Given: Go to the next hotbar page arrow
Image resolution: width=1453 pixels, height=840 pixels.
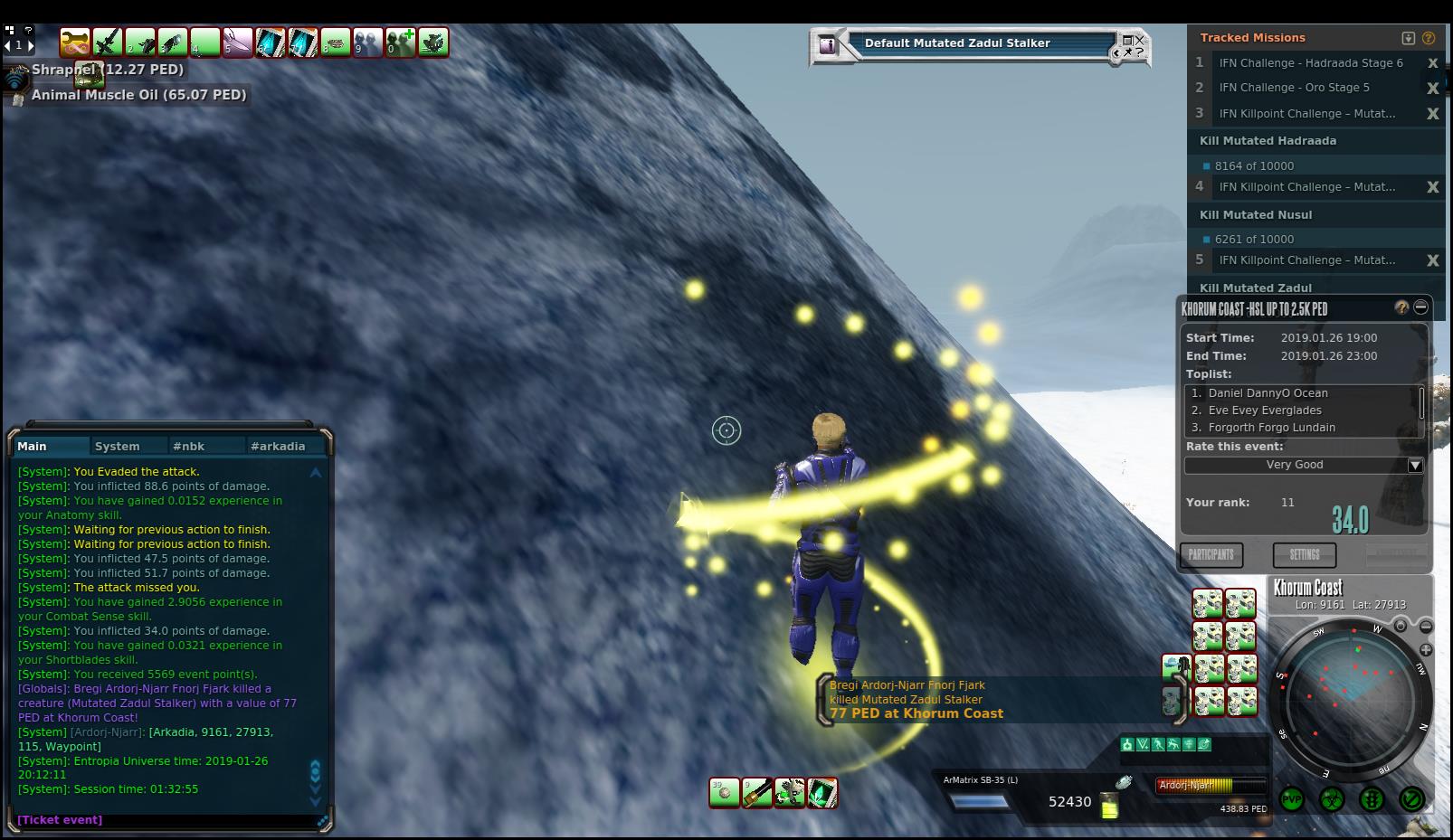Looking at the screenshot, I should click(30, 44).
